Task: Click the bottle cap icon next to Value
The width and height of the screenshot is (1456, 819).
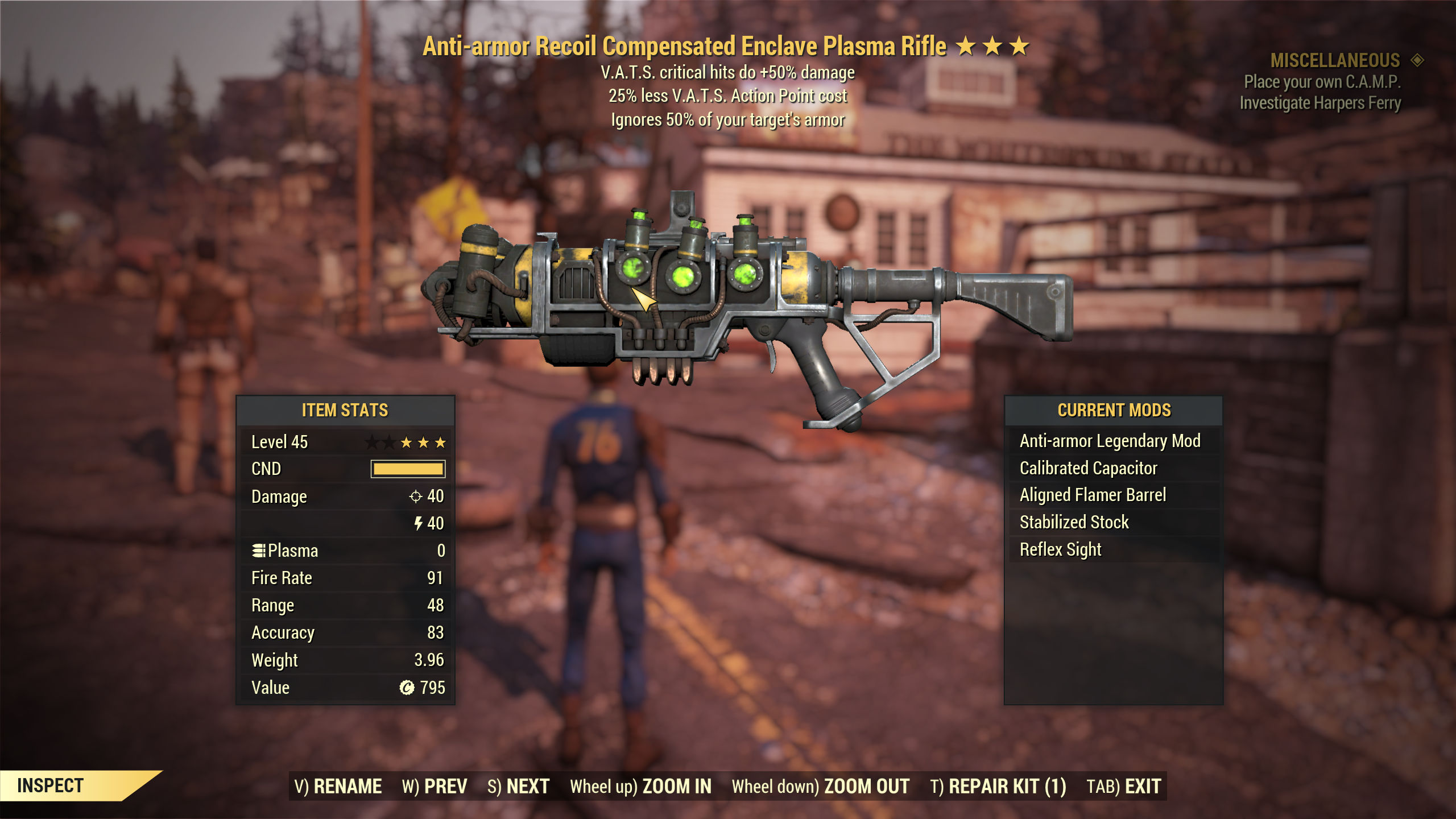Action: [x=408, y=688]
